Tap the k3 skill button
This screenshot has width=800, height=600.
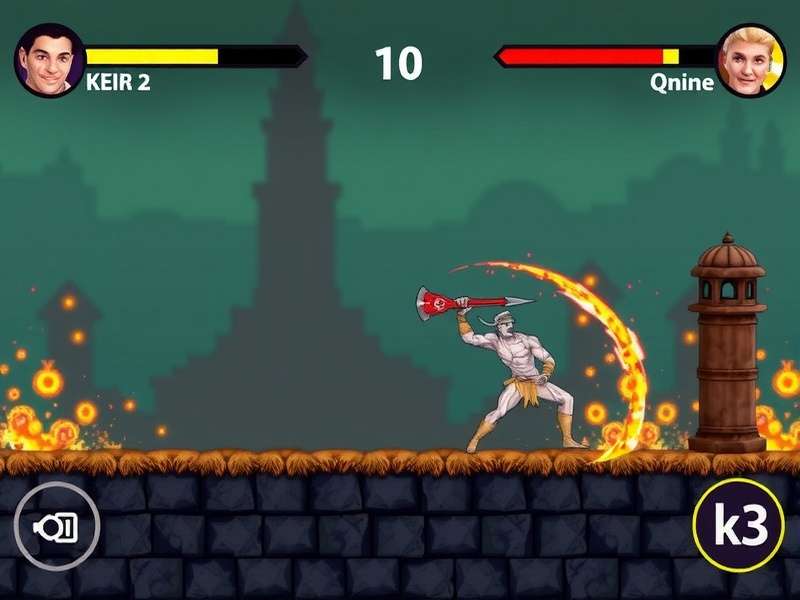click(x=738, y=526)
